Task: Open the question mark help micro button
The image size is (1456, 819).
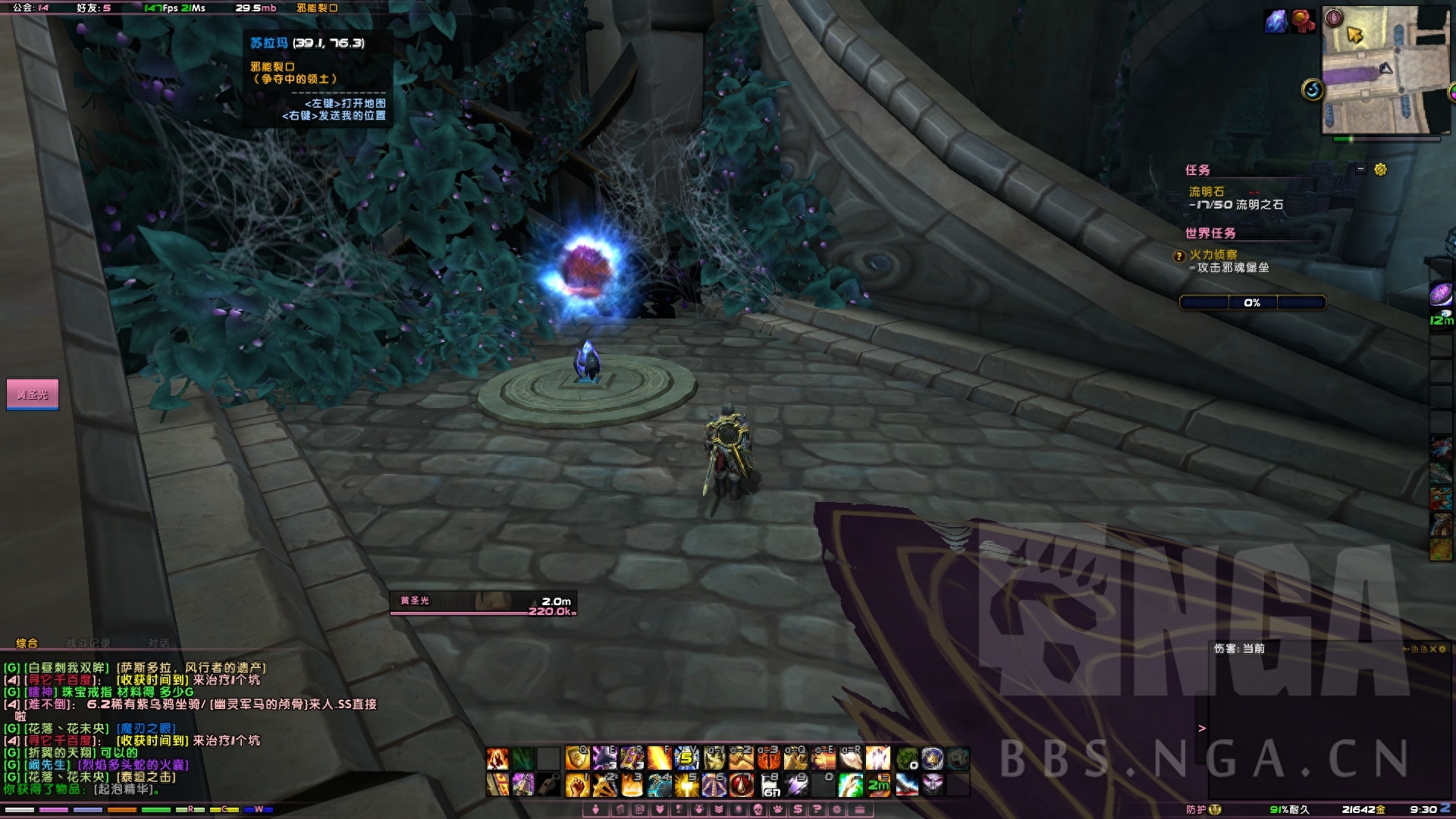Action: click(817, 809)
